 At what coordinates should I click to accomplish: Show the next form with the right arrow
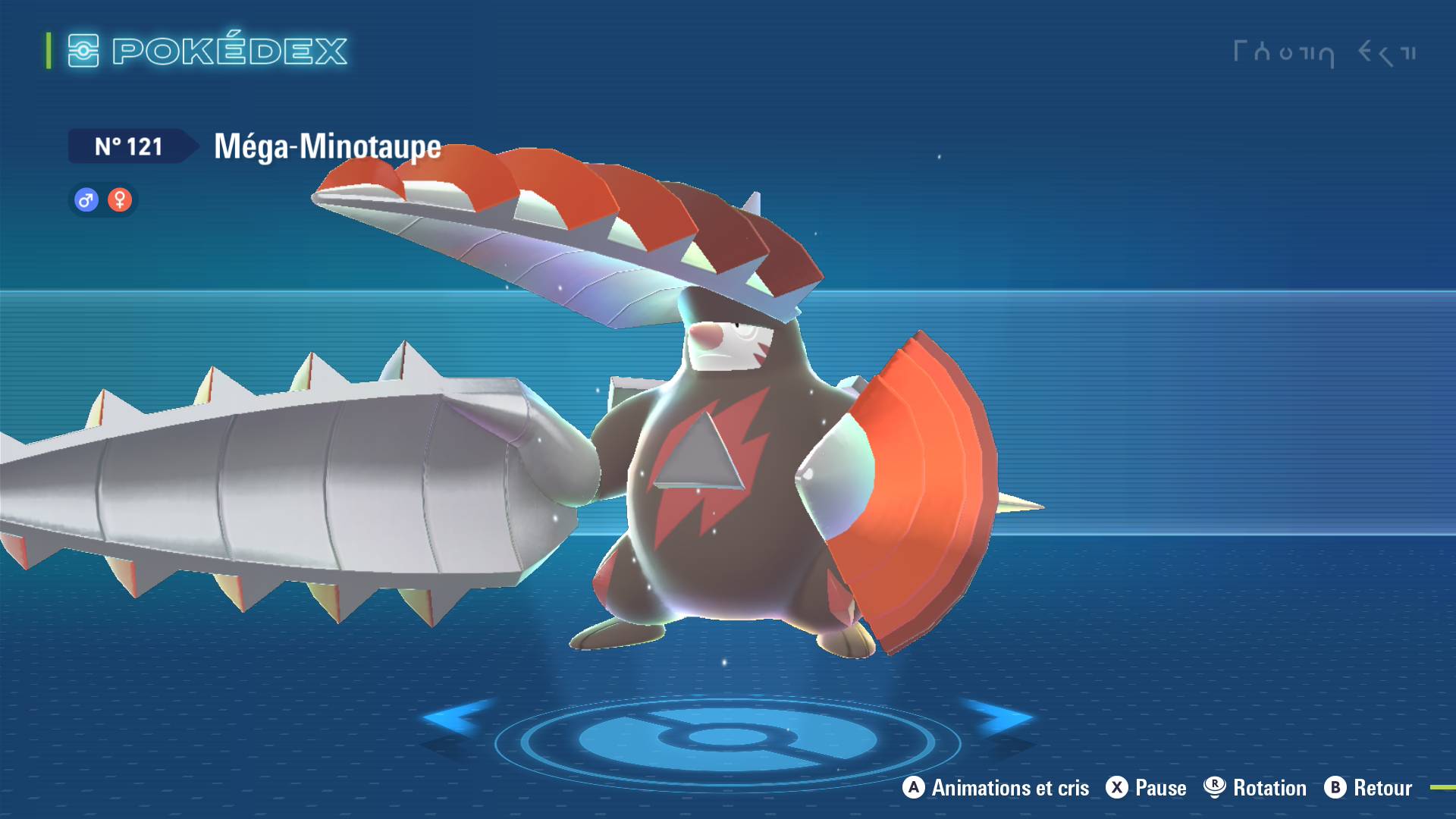click(999, 717)
